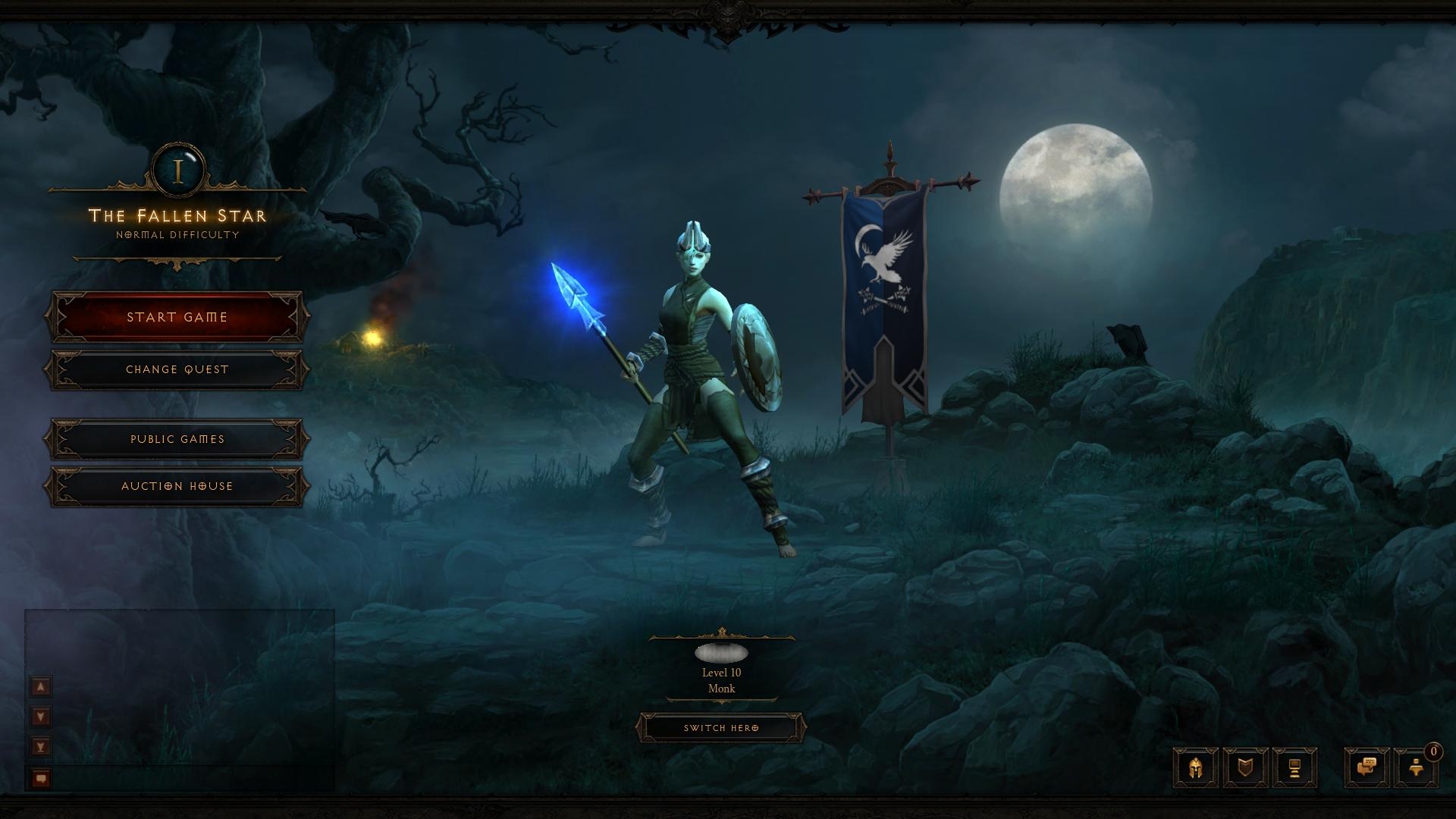Image resolution: width=1456 pixels, height=819 pixels.
Task: Click the shield banner icon
Action: [x=1245, y=767]
